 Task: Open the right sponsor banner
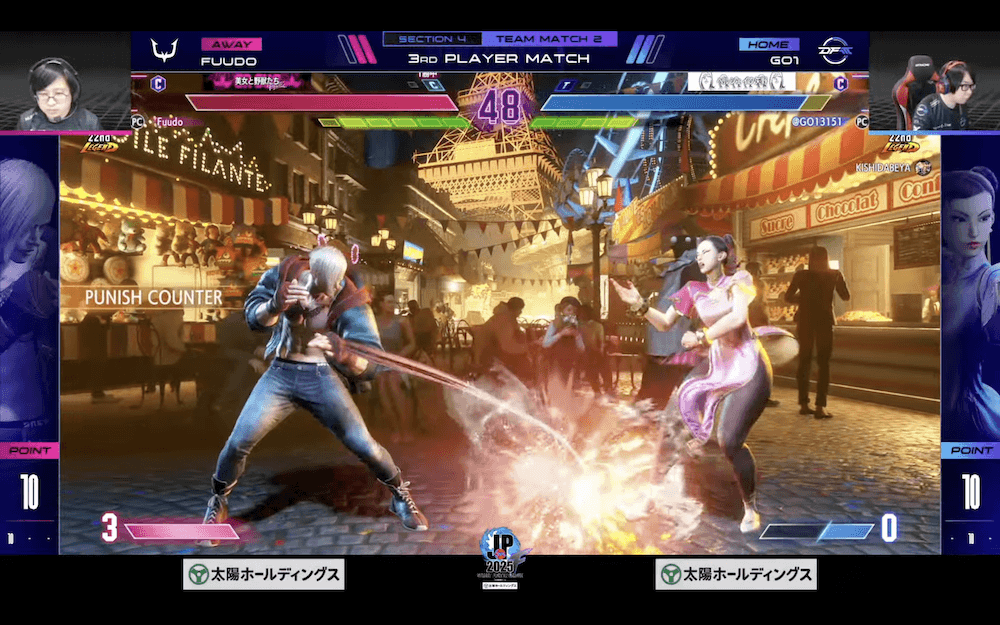736,574
